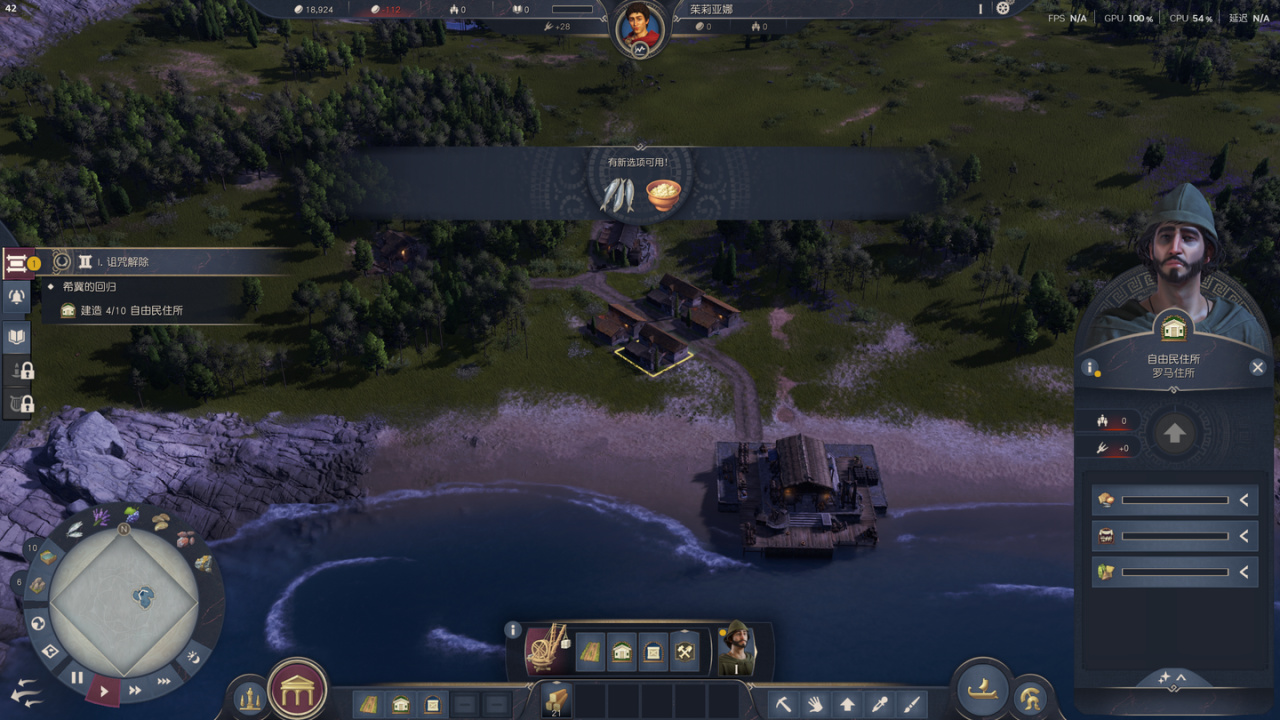Set game speed to triple fast-forward
This screenshot has height=720, width=1280.
click(x=164, y=681)
